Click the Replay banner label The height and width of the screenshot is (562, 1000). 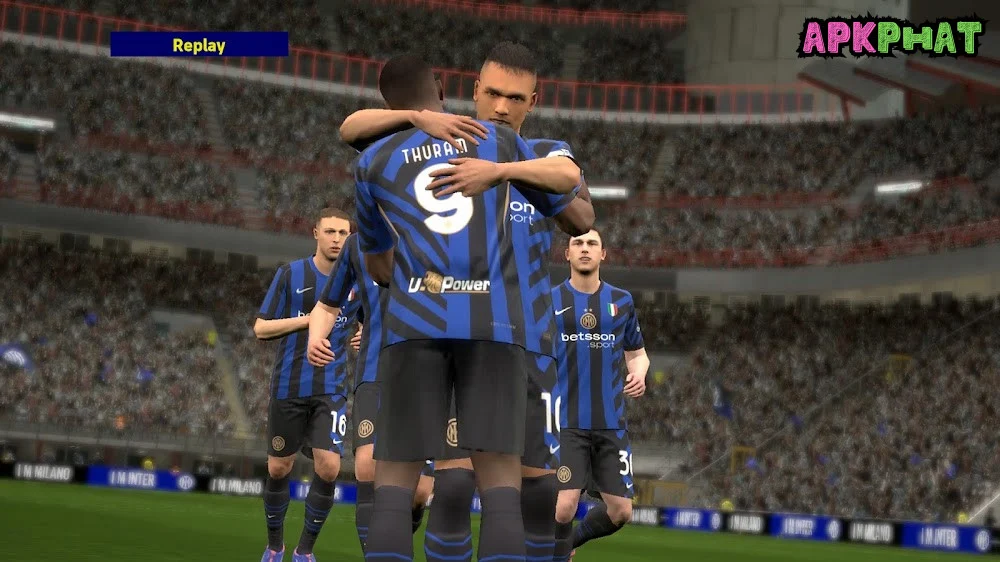[x=199, y=45]
